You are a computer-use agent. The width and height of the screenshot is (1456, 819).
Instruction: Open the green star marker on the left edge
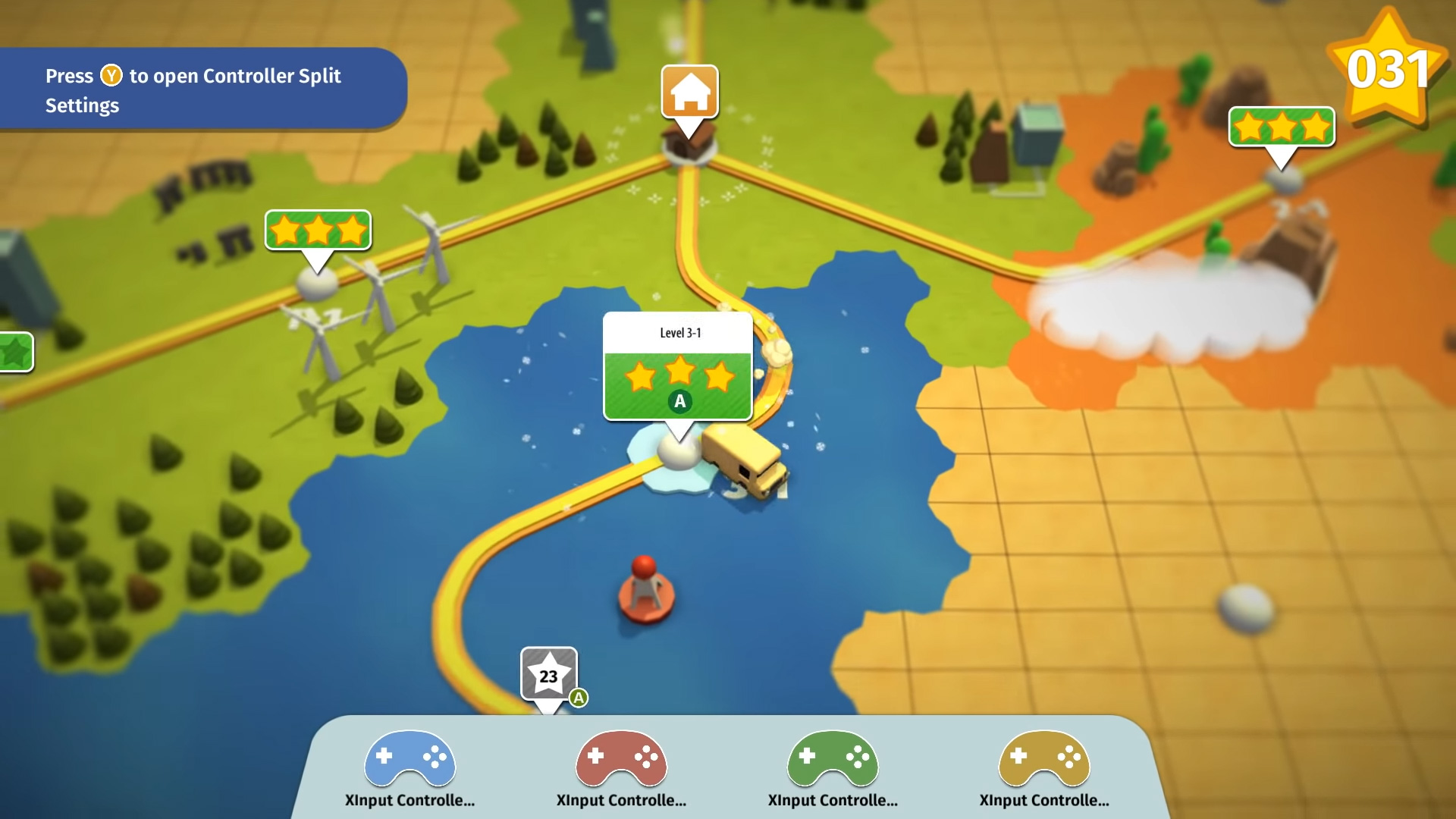pyautogui.click(x=14, y=352)
